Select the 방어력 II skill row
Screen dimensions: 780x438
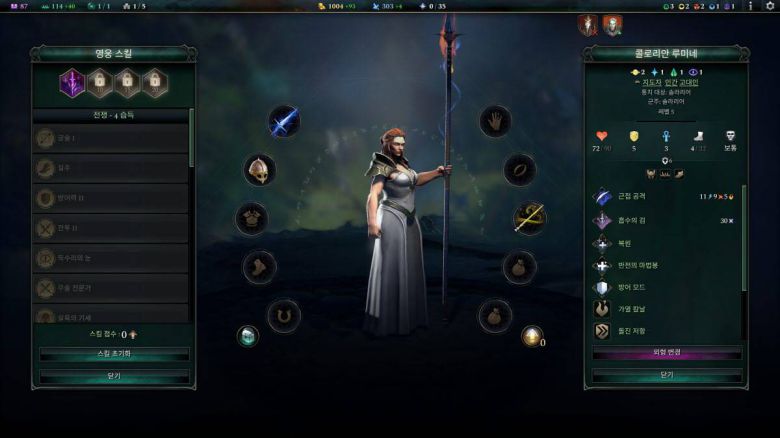coord(111,198)
